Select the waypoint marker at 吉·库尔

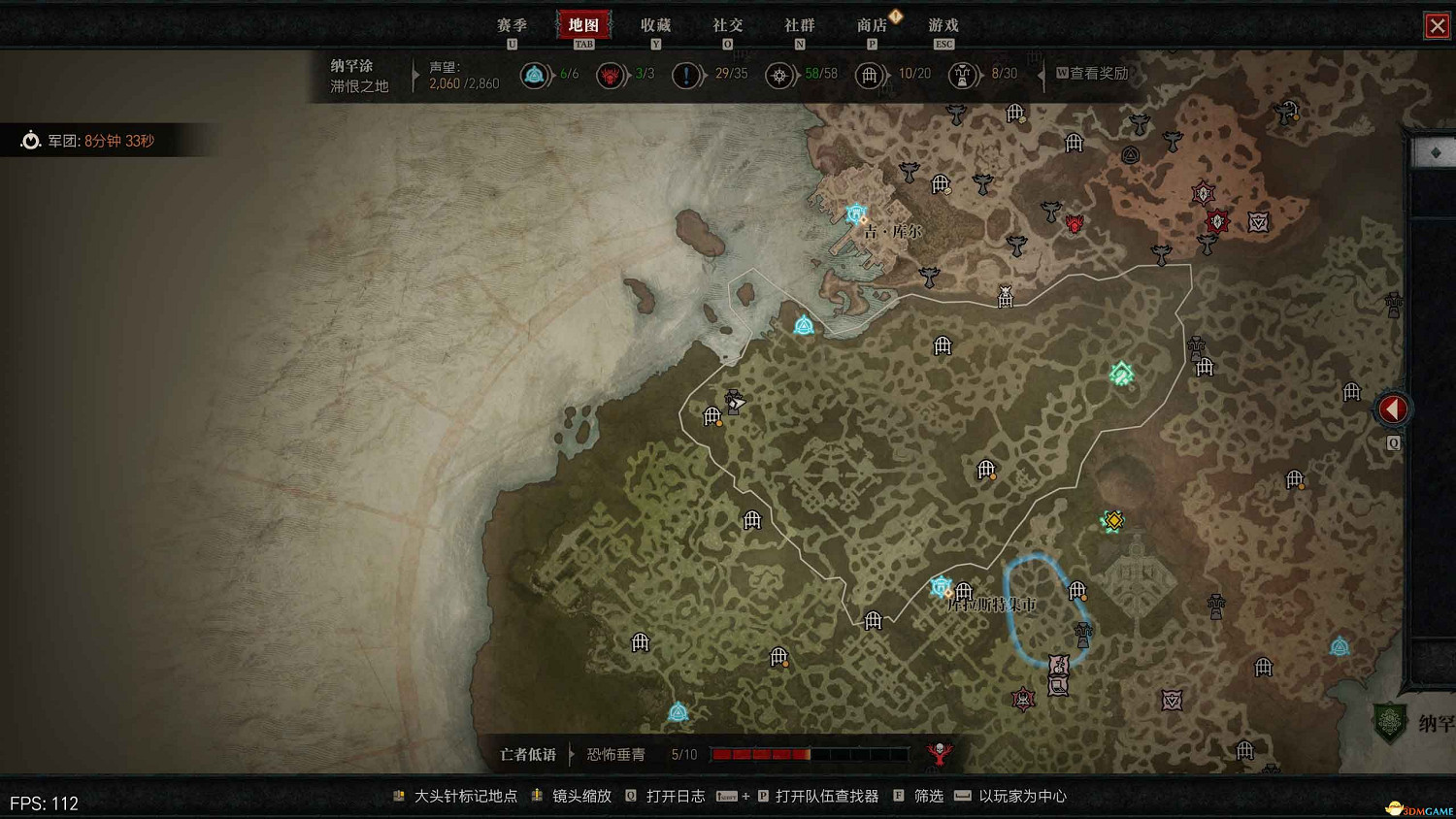[x=858, y=212]
